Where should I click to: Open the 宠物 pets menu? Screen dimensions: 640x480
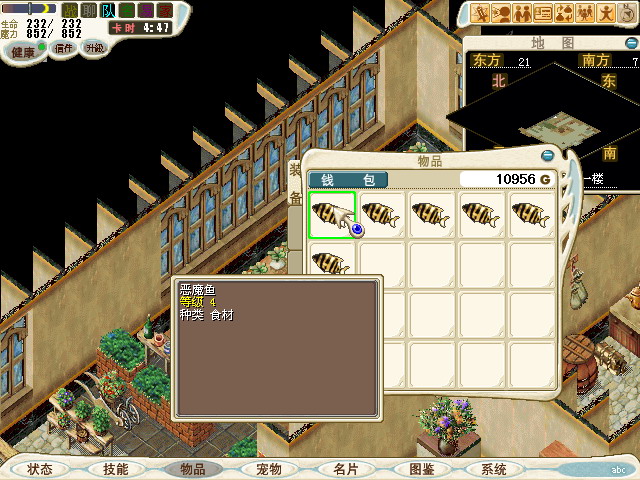(x=268, y=468)
